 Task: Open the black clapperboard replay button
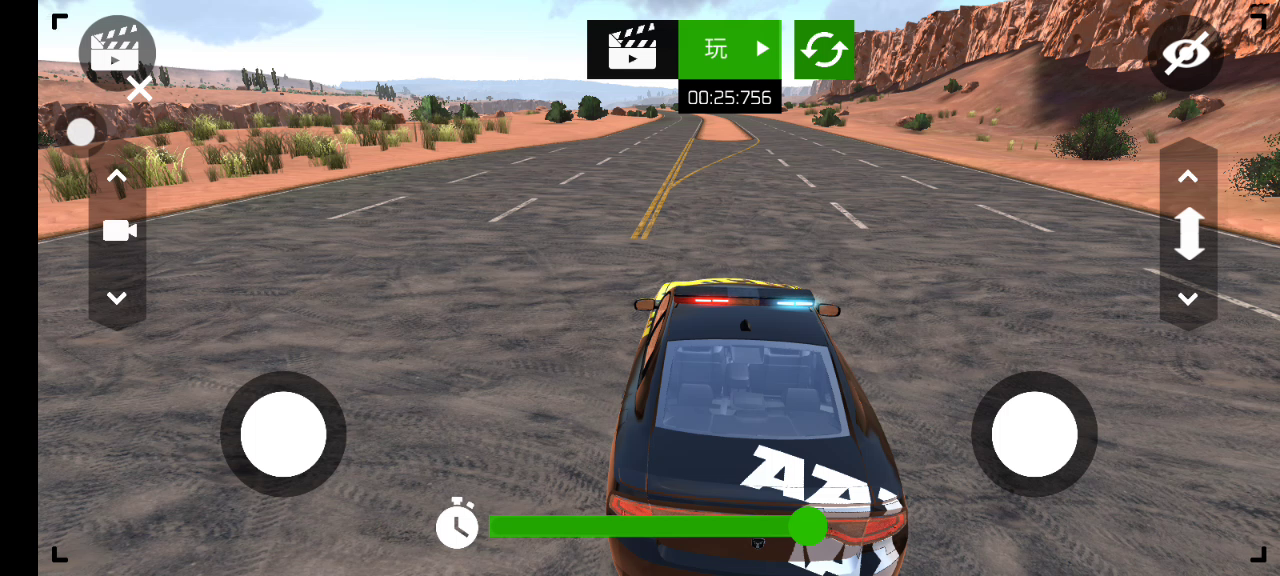click(x=632, y=49)
